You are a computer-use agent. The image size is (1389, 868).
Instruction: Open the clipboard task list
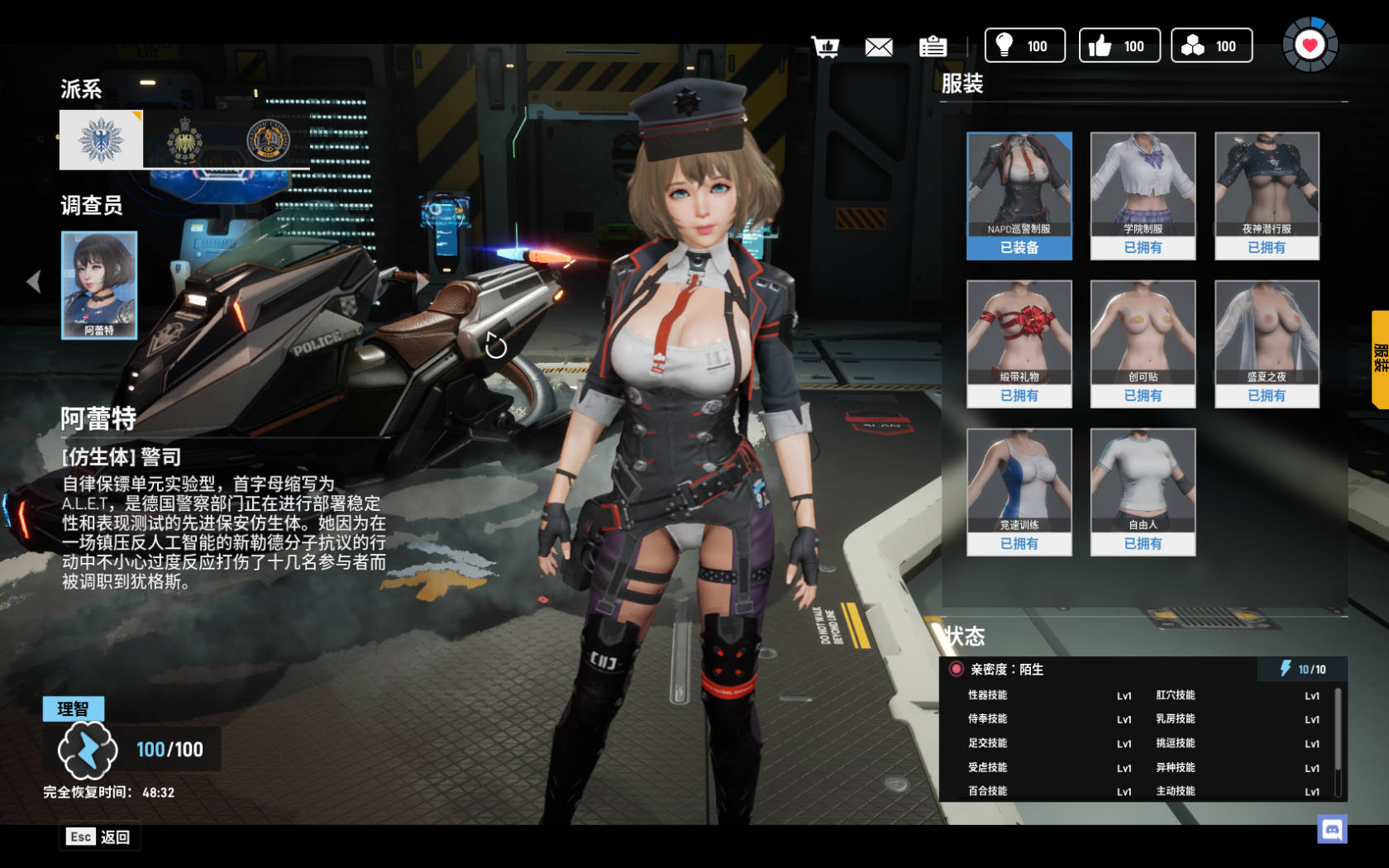pyautogui.click(x=933, y=46)
